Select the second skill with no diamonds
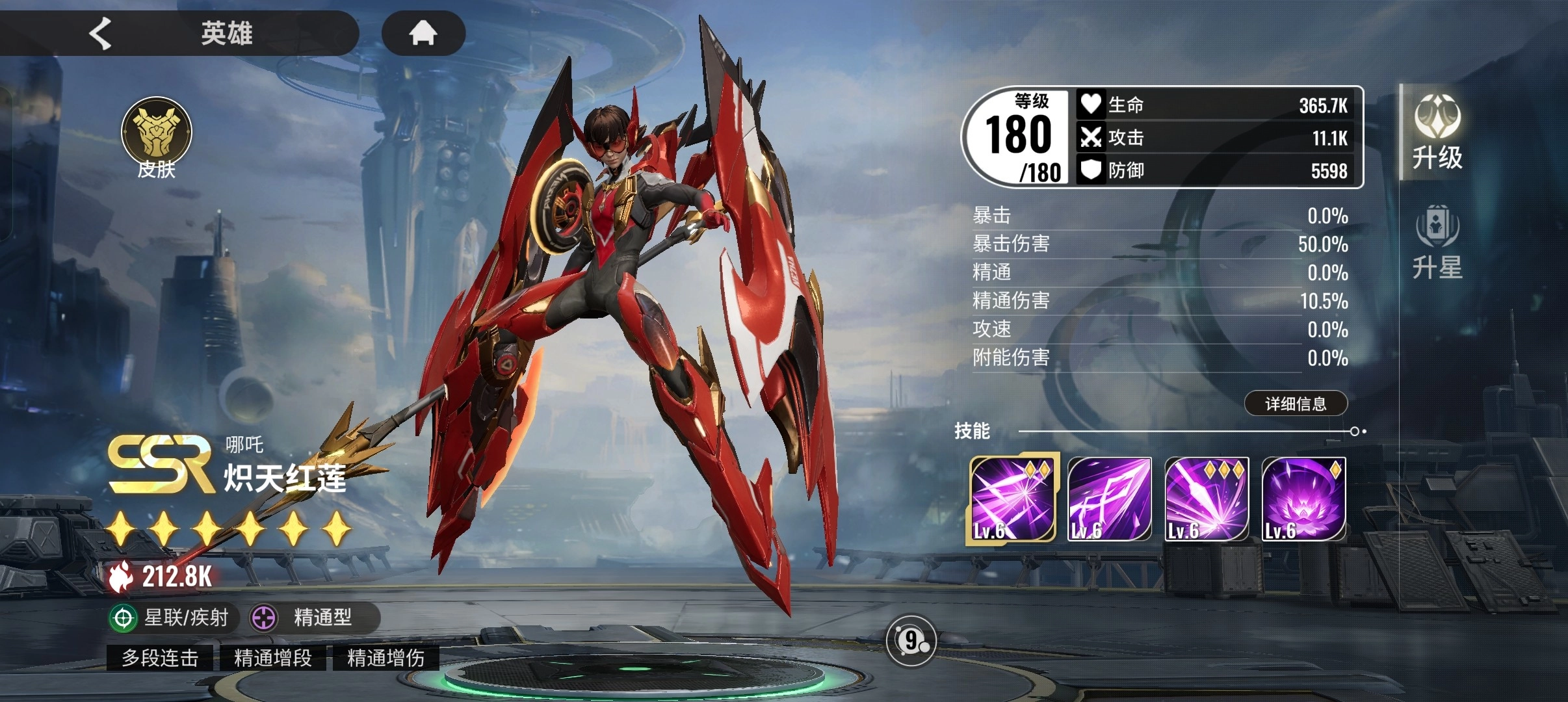 tap(1109, 499)
